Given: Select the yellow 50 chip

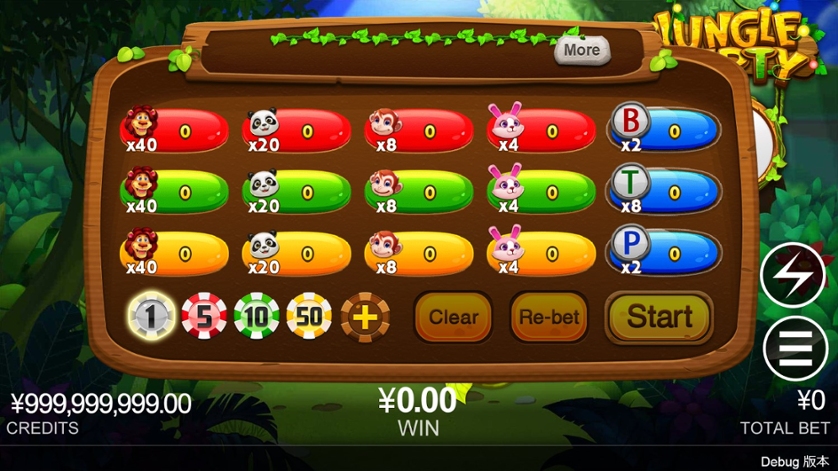Looking at the screenshot, I should tap(310, 317).
